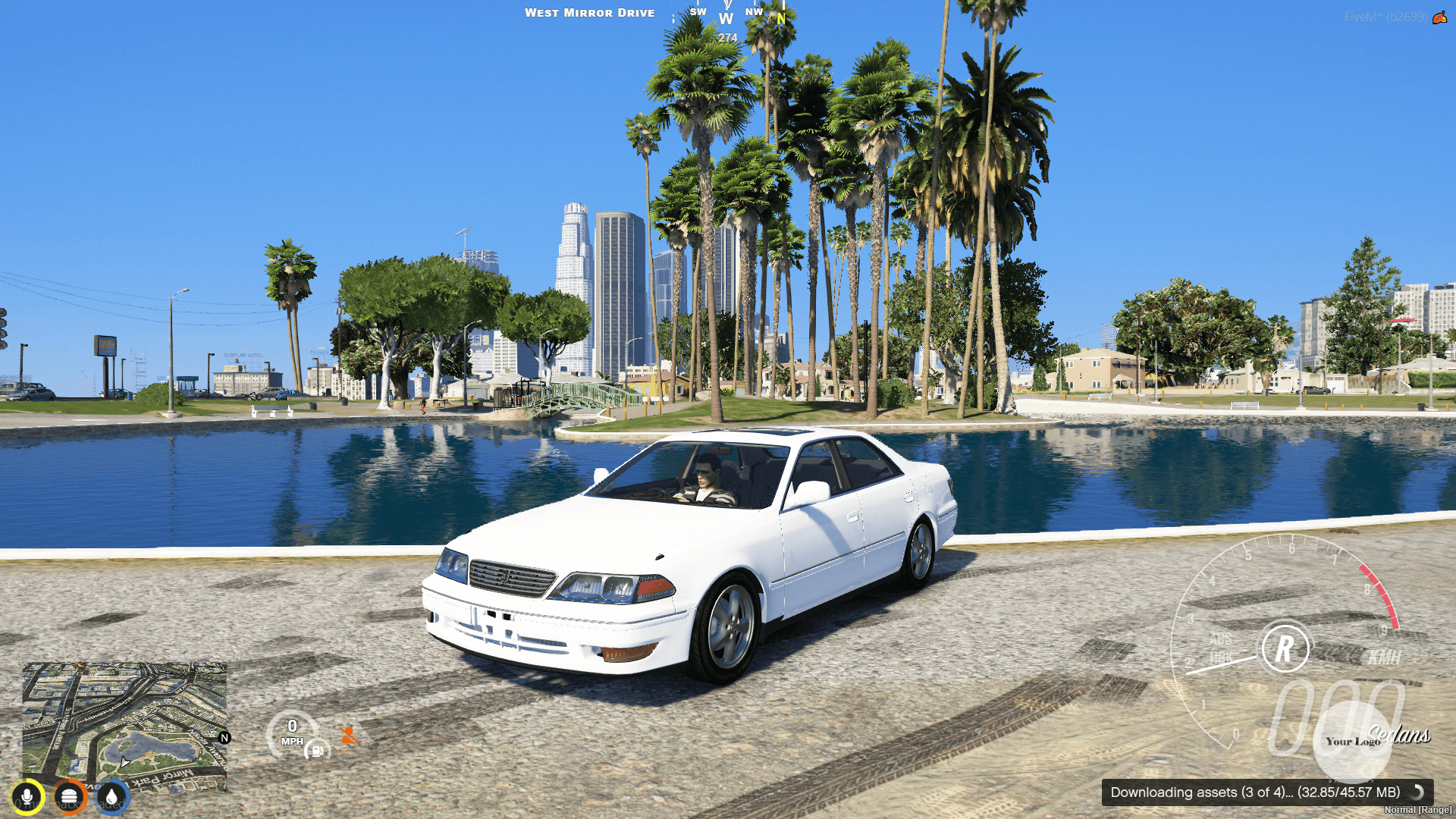Click the N compass marker on the minimap
The width and height of the screenshot is (1456, 819).
[225, 739]
